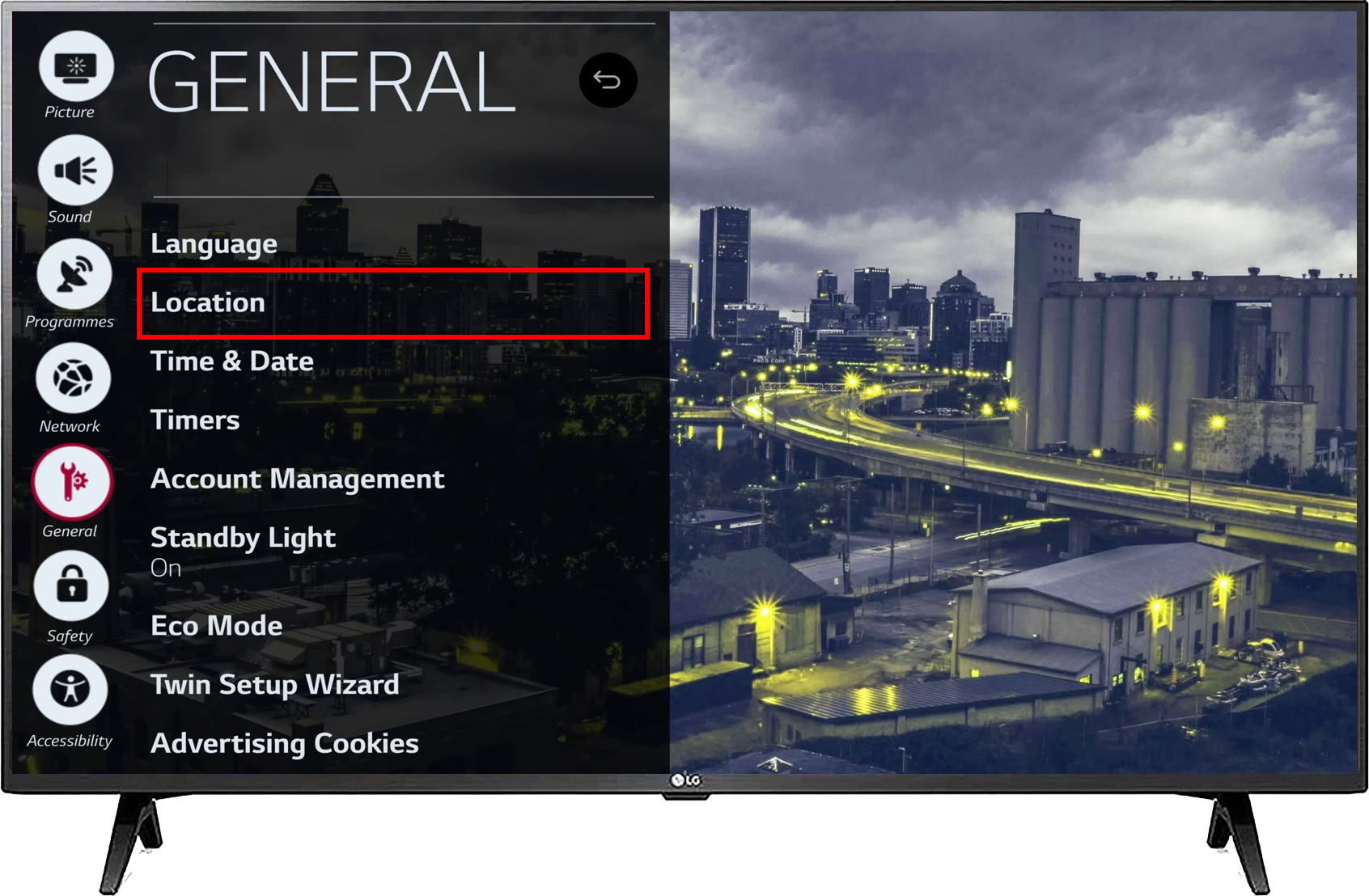Screen dimensions: 1369x896
Task: Choose the Timers option
Action: pyautogui.click(x=195, y=420)
